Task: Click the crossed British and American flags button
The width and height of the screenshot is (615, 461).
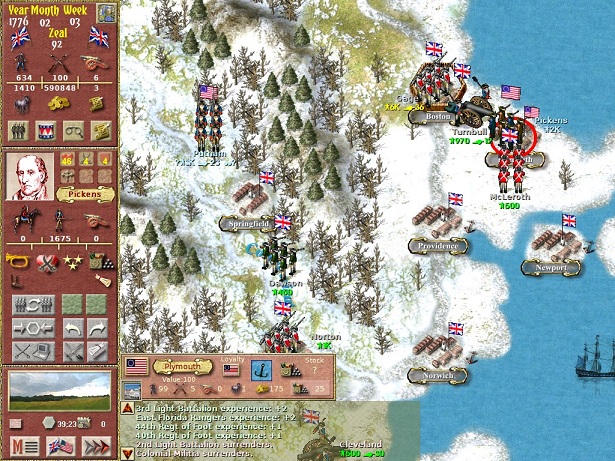Action: pos(61,446)
